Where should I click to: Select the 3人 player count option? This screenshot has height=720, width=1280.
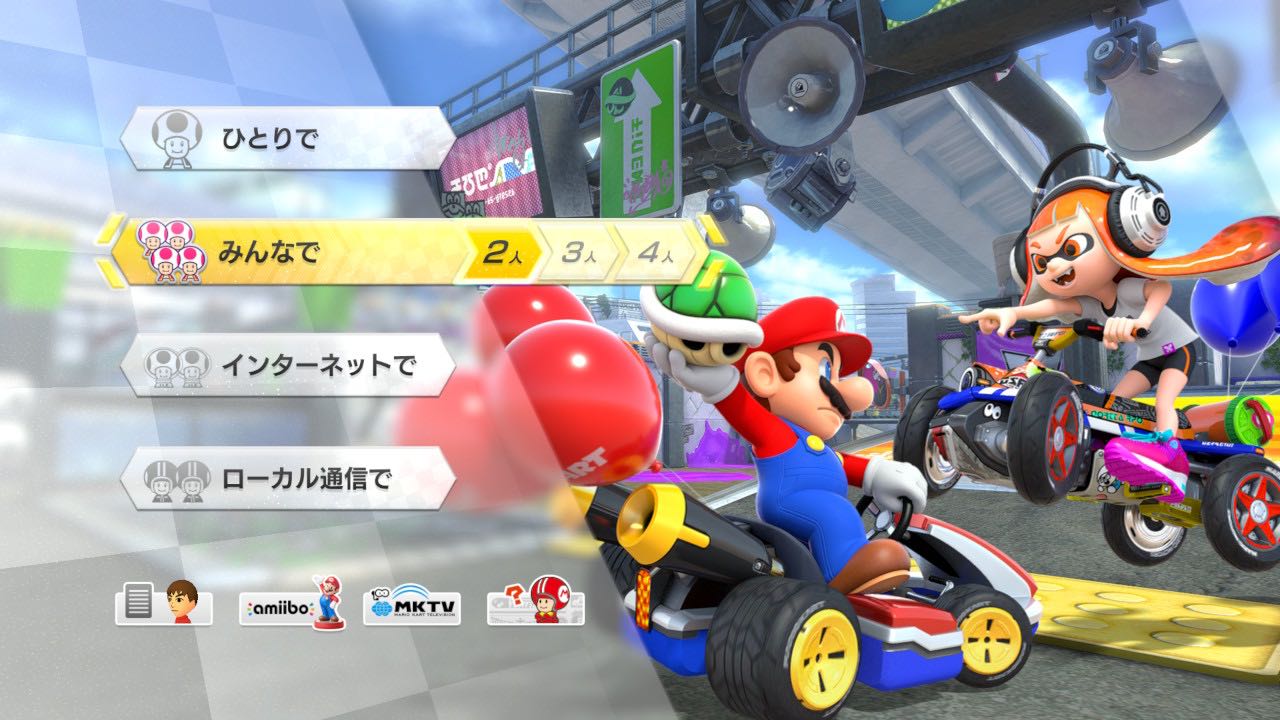(578, 254)
